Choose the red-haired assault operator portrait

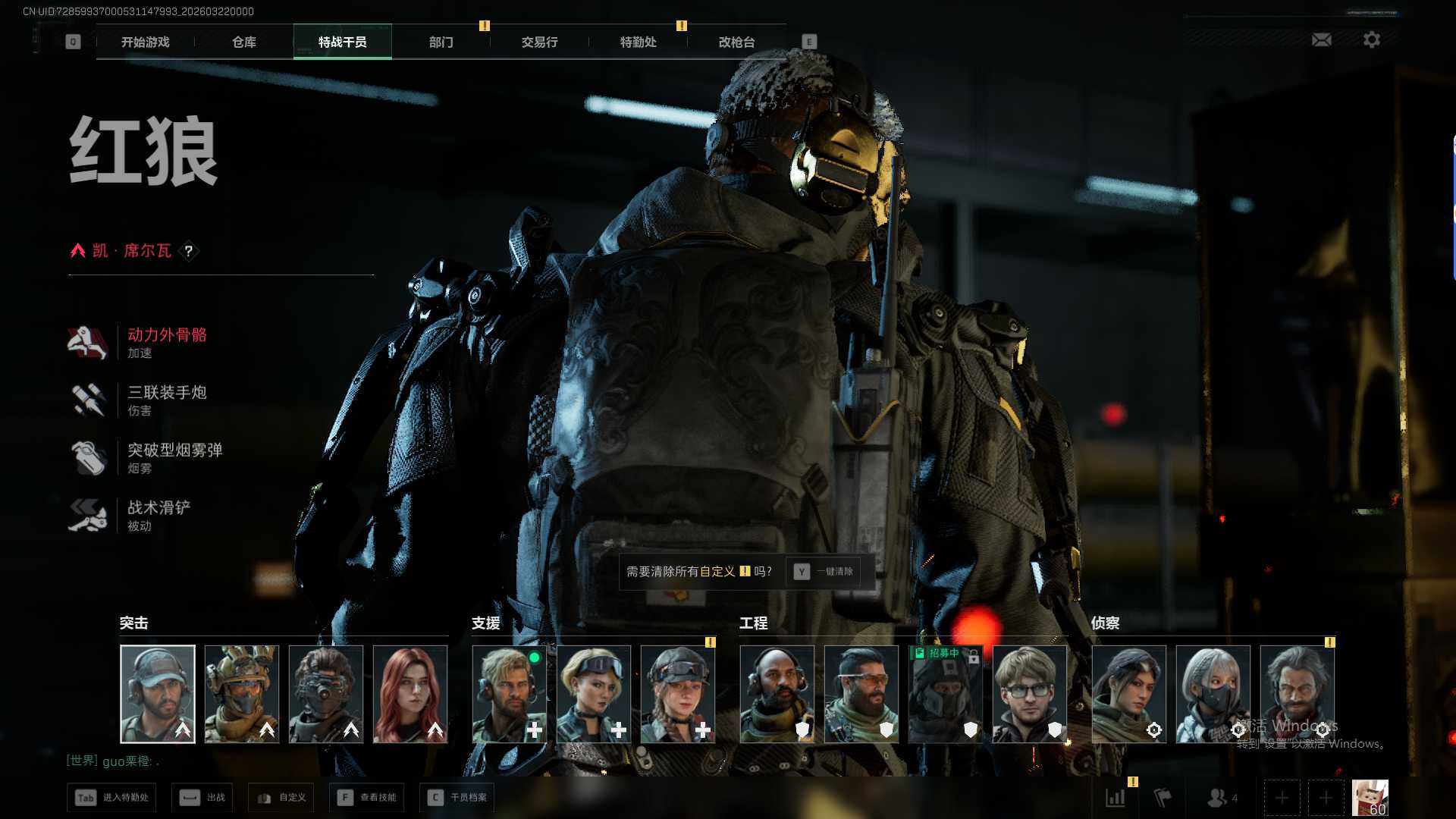(410, 694)
